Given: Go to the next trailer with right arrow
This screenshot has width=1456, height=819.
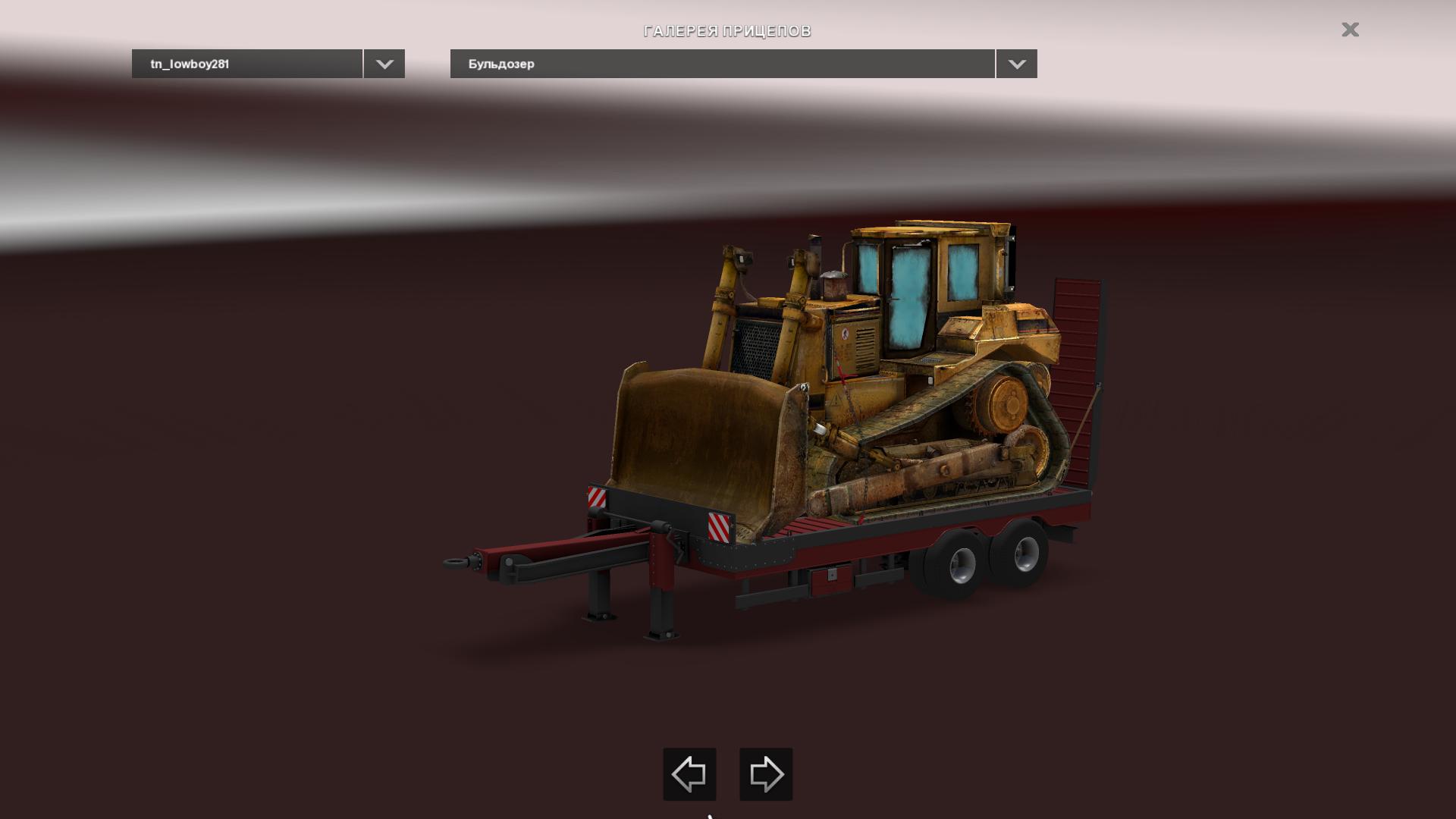Looking at the screenshot, I should (x=766, y=774).
